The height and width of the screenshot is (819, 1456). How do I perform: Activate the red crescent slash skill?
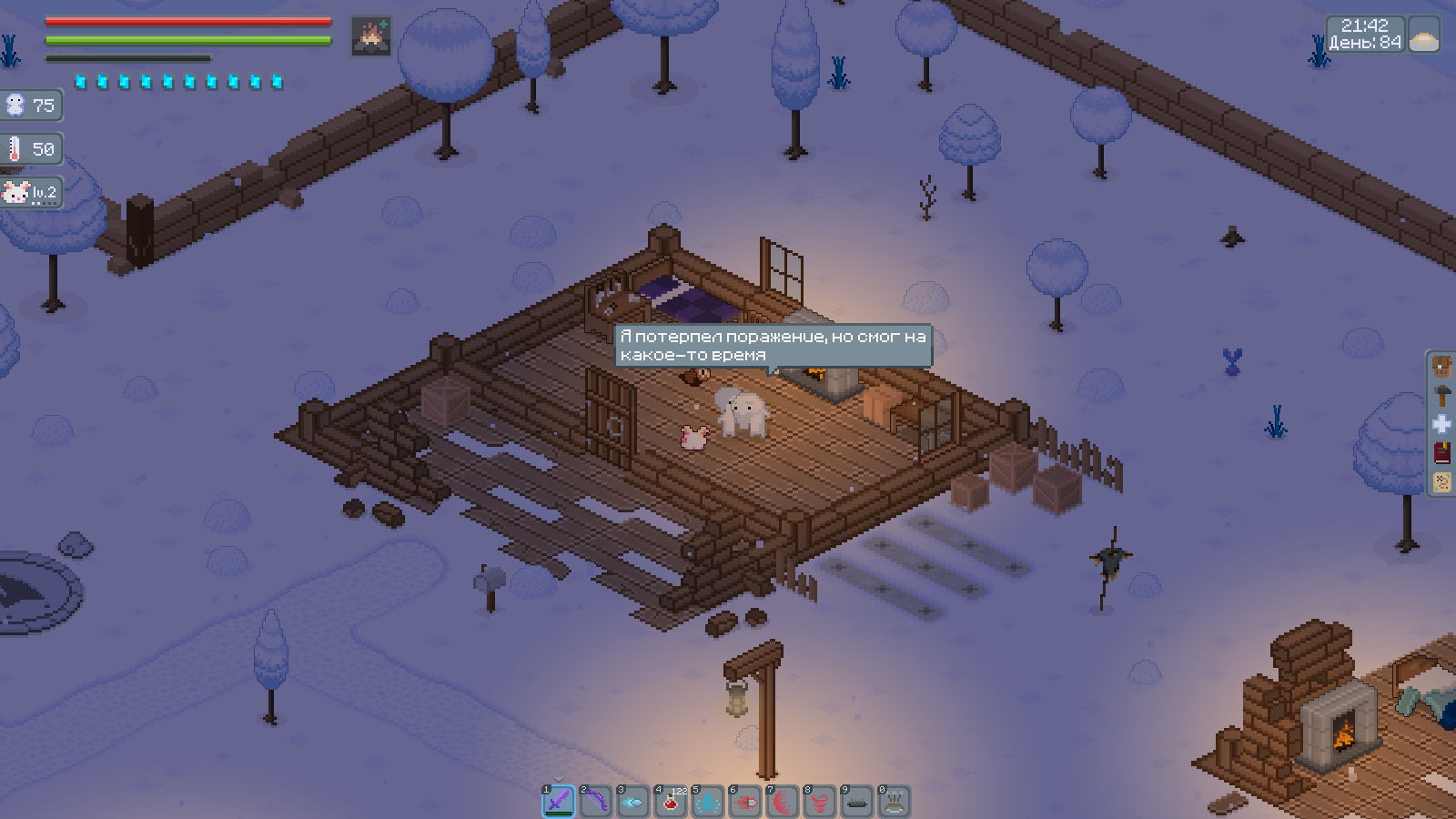pyautogui.click(x=783, y=802)
